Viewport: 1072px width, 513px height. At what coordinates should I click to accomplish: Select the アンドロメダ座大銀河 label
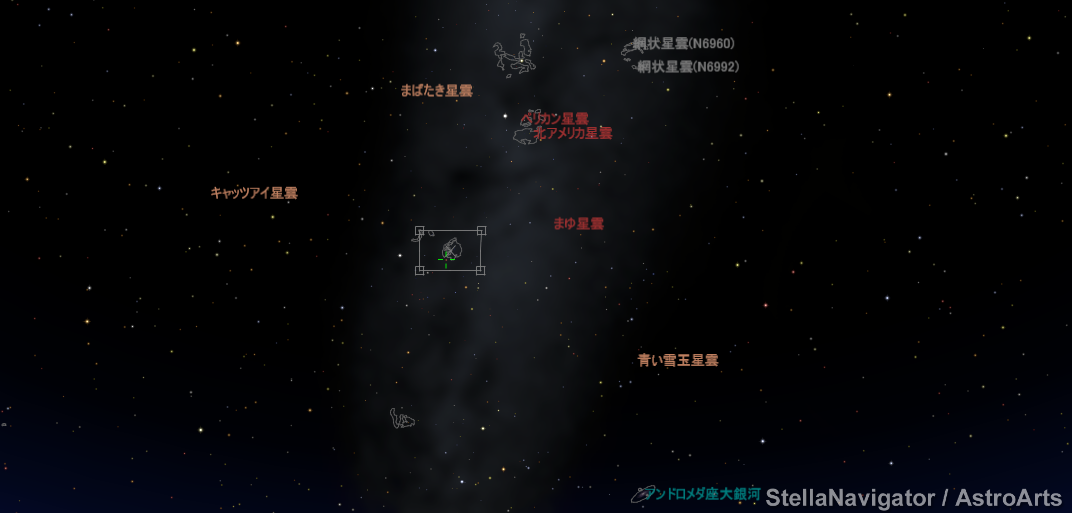pyautogui.click(x=702, y=494)
